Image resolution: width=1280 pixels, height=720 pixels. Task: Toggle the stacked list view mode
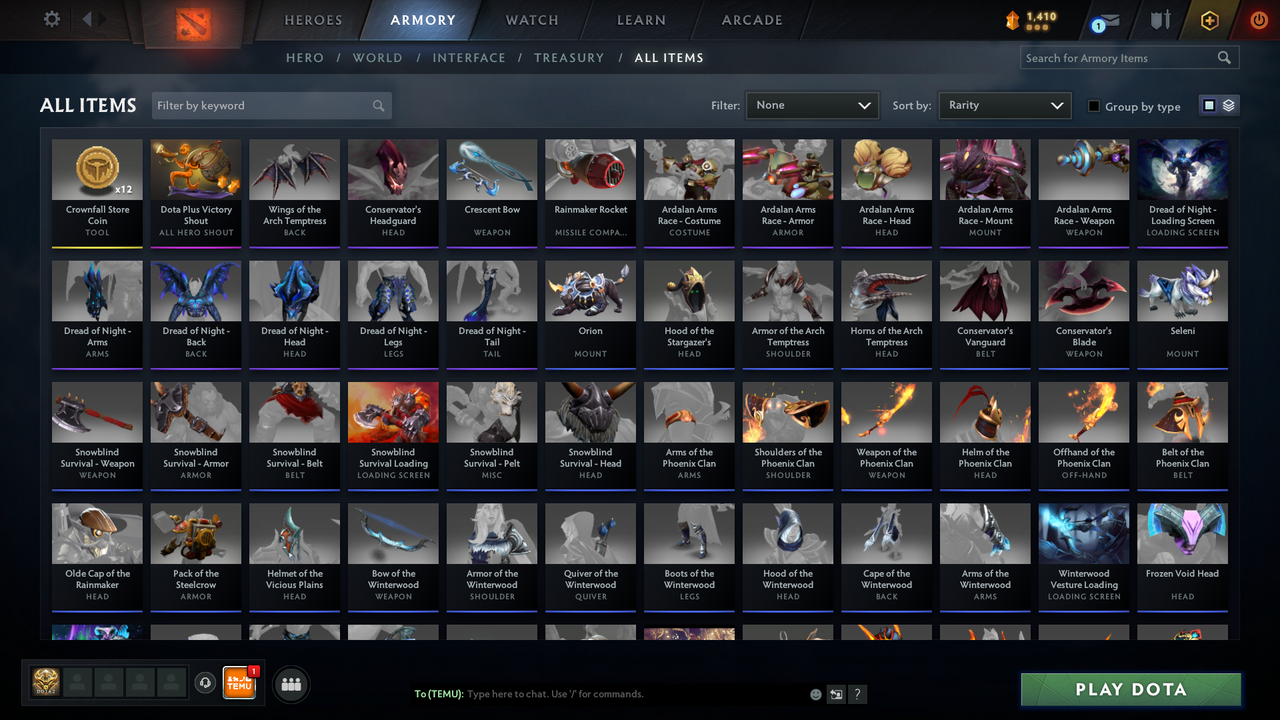coord(1228,105)
